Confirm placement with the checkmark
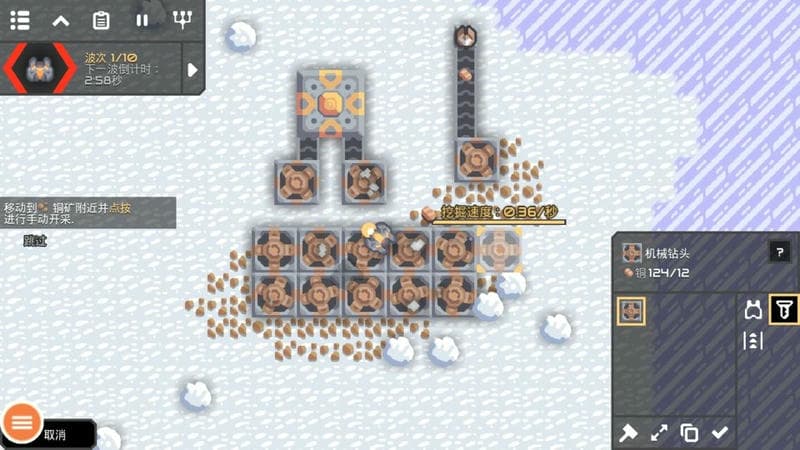800x450 pixels. click(720, 433)
